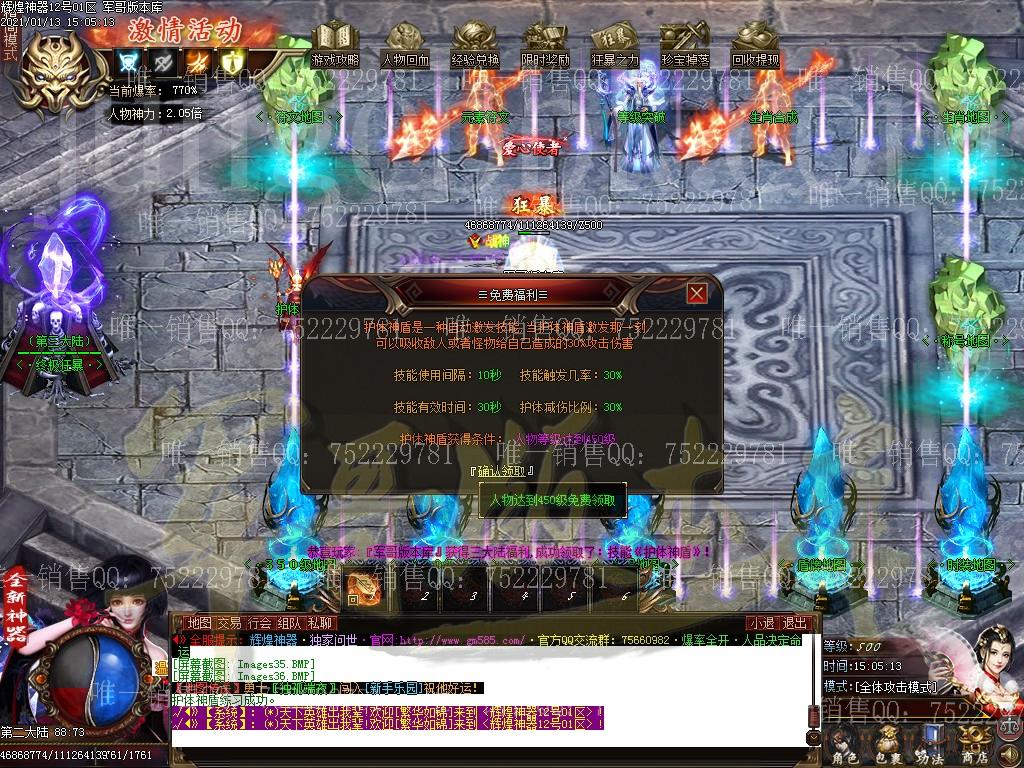Open the 珍宝掉落 drops menu
This screenshot has height=768, width=1024.
point(685,46)
